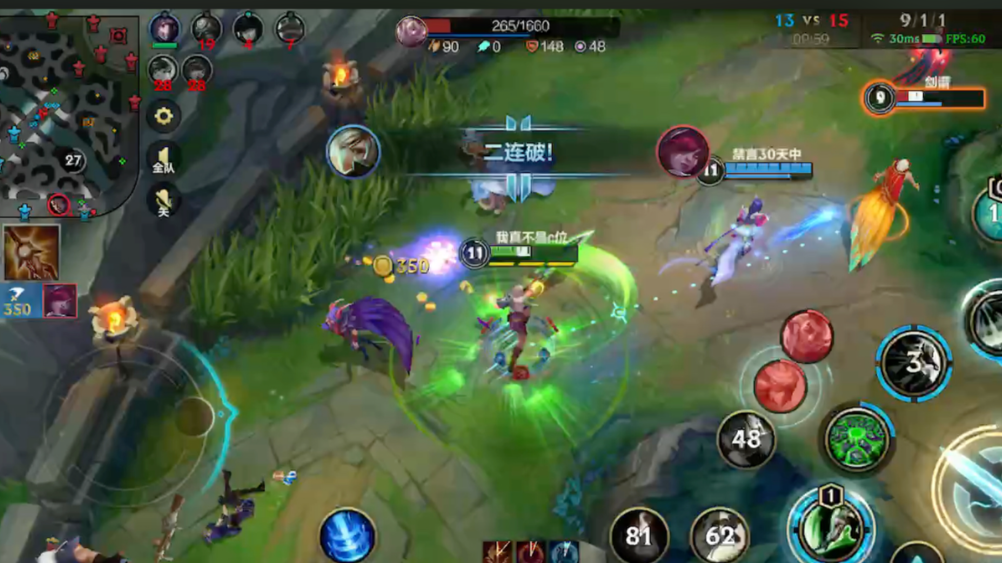Screen dimensions: 1002x563
Task: Open the scoreboard via the 13 vs 15 score
Action: [x=811, y=21]
